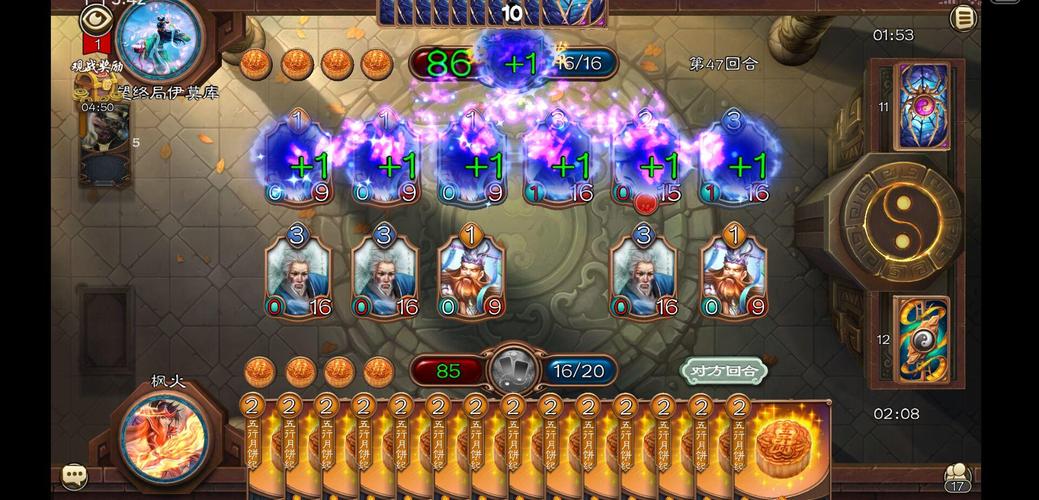Screen dimensions: 1039x500
Task: Select the opponent's spider-back deck
Action: pos(921,106)
